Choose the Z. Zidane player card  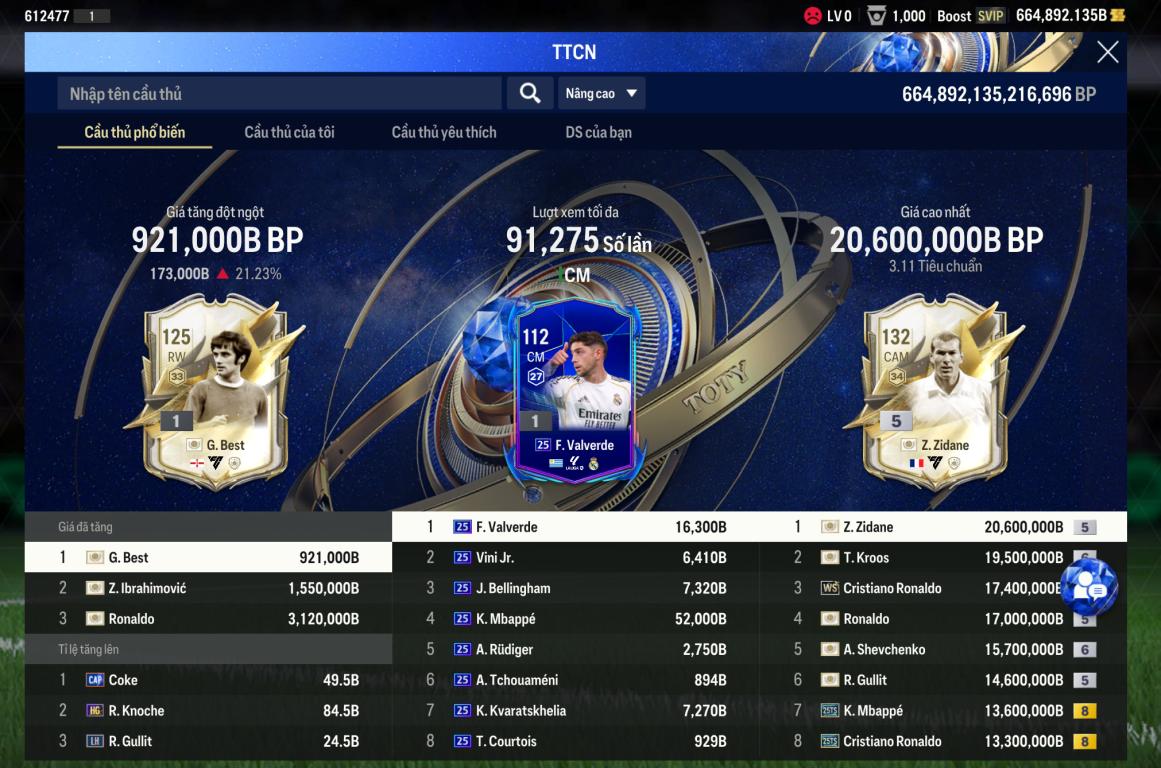pyautogui.click(x=935, y=390)
